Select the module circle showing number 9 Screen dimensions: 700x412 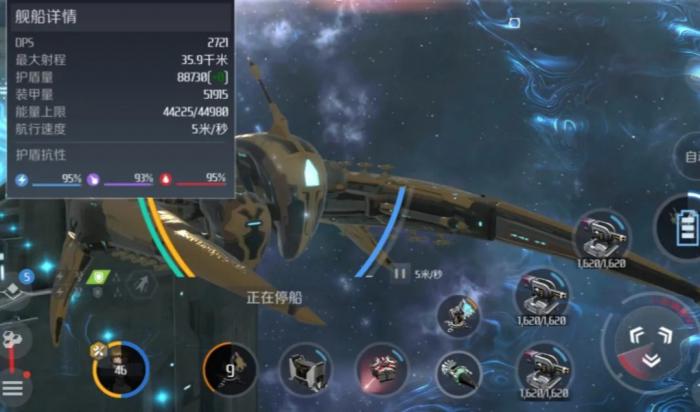229,369
